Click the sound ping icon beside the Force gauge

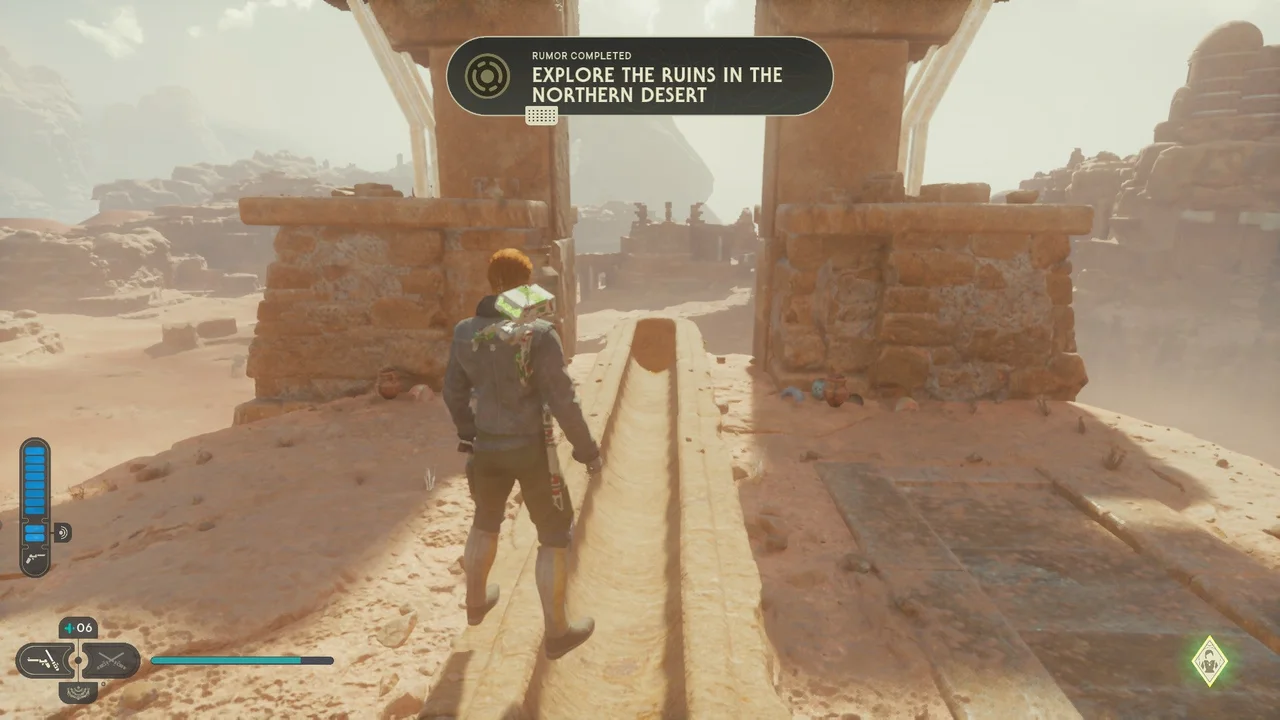click(62, 532)
